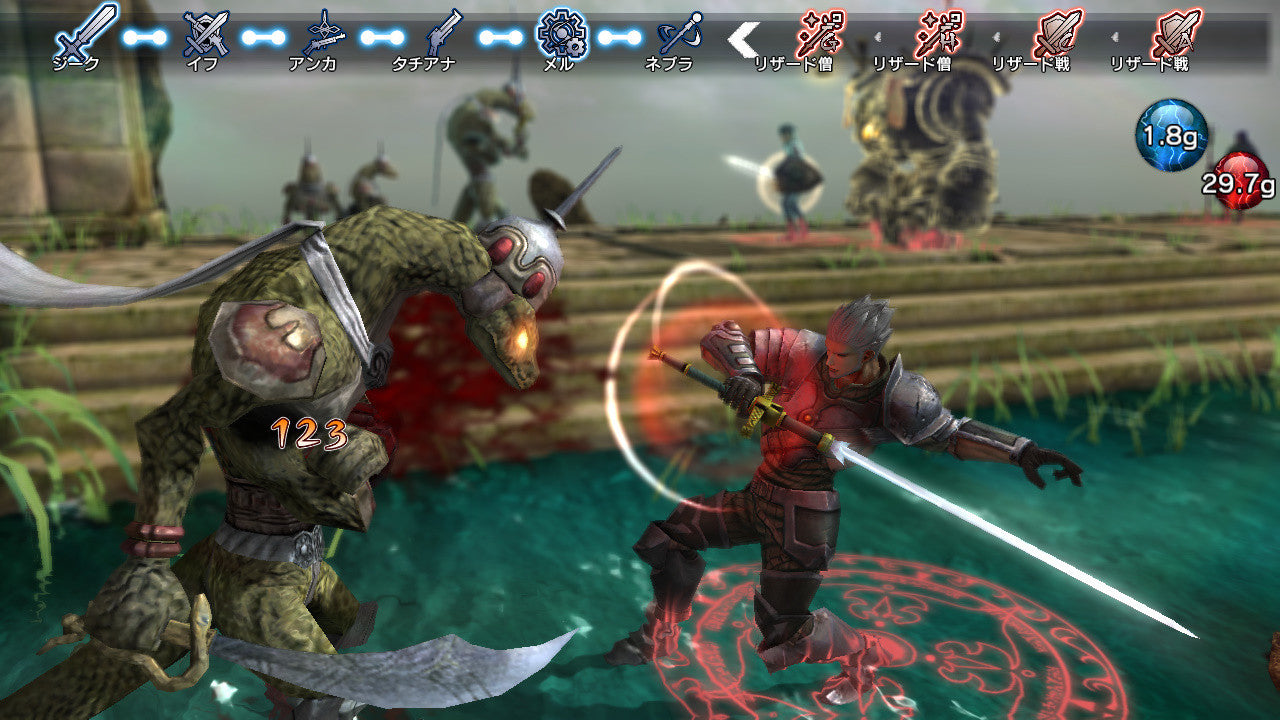Open メル's gear icon in the timeline

tap(563, 33)
